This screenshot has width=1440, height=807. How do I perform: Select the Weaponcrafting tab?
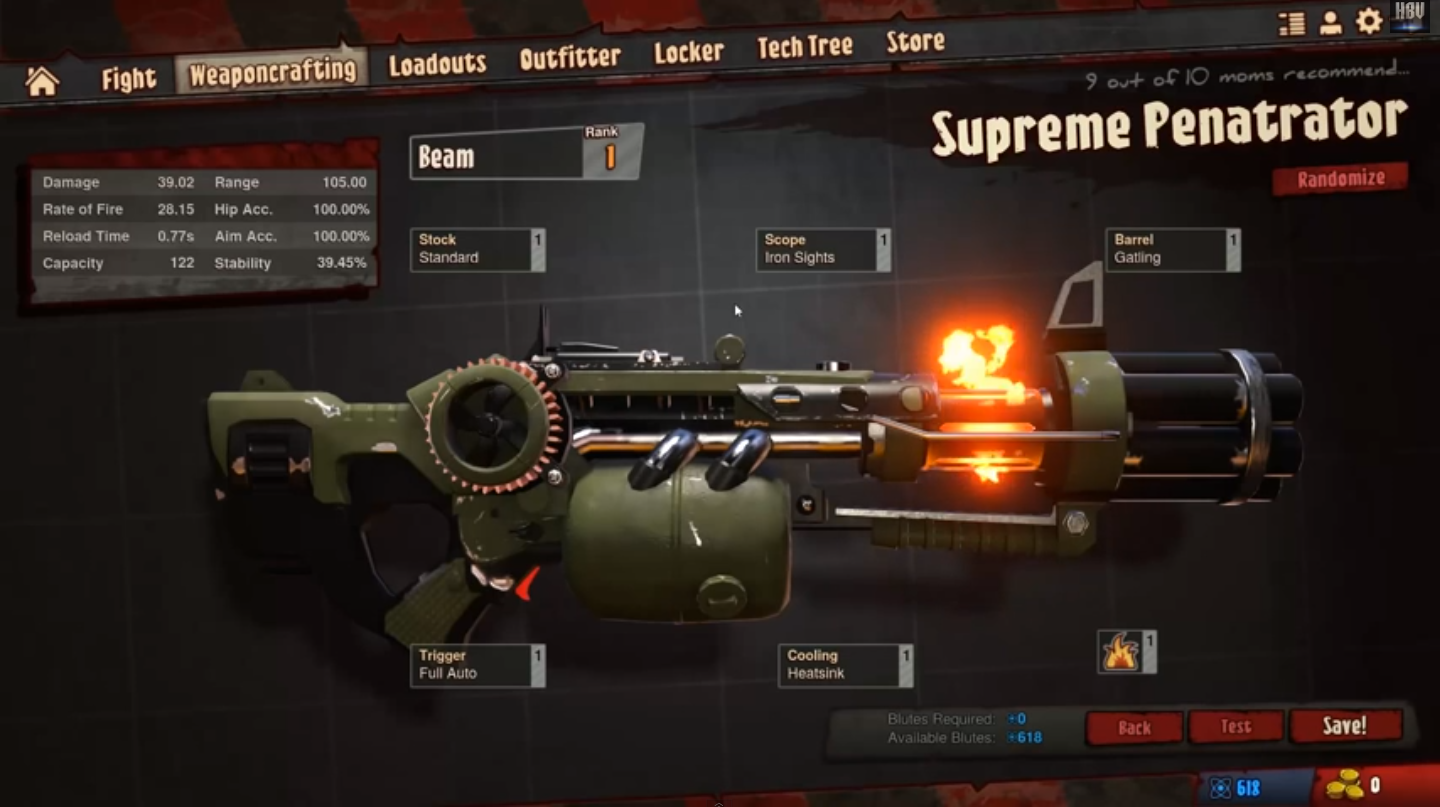[272, 72]
